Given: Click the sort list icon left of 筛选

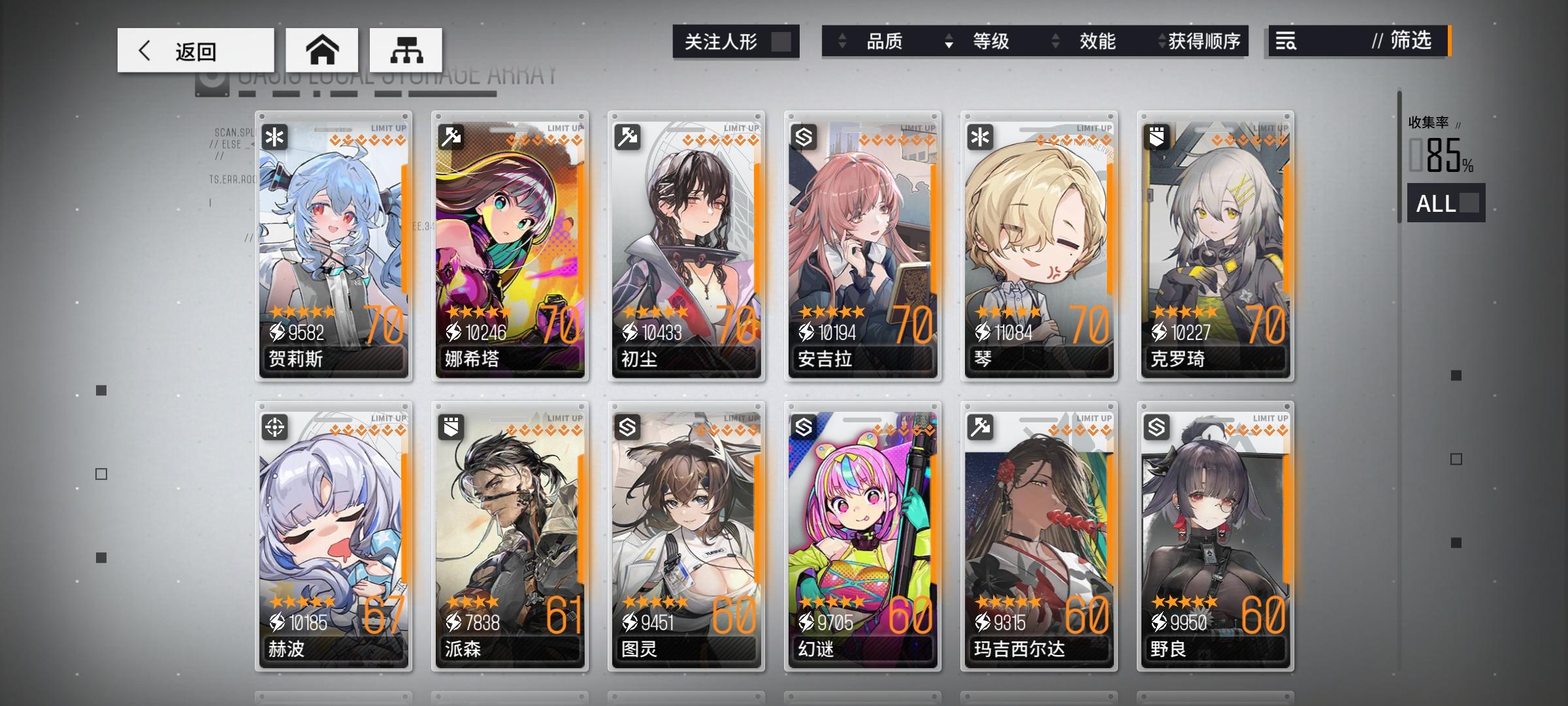Looking at the screenshot, I should coord(1284,42).
